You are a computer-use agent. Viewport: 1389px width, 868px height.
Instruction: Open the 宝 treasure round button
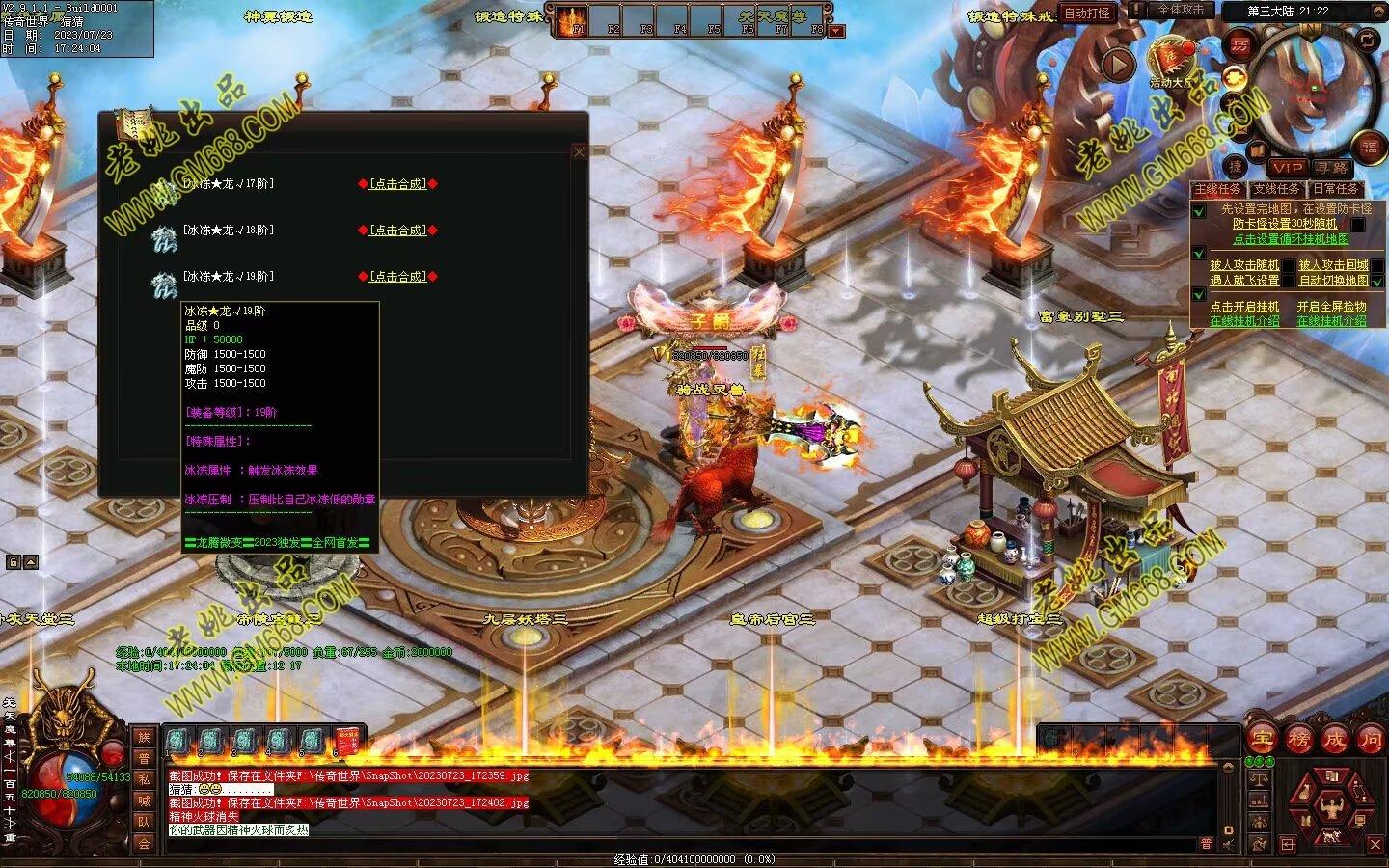click(x=1262, y=740)
